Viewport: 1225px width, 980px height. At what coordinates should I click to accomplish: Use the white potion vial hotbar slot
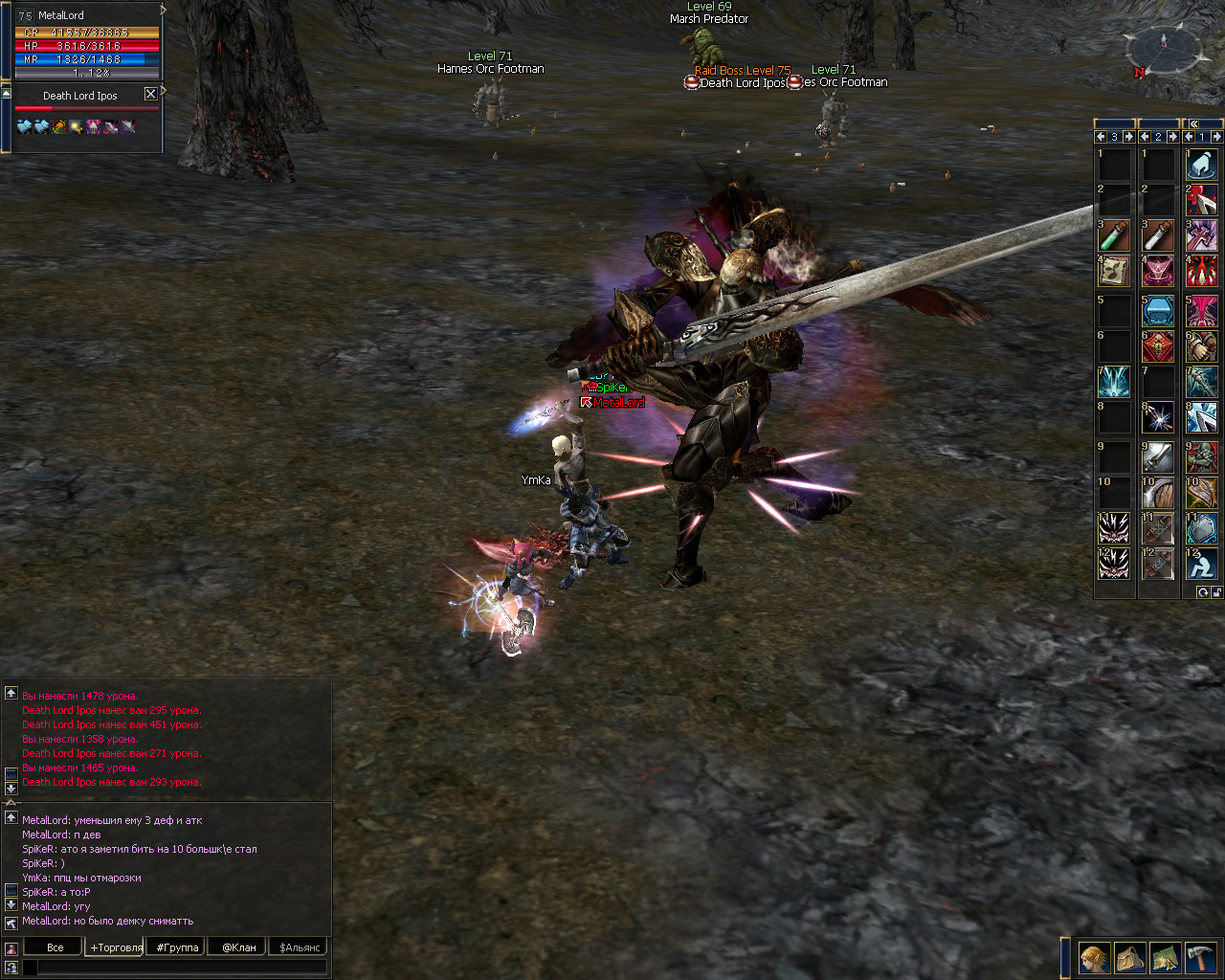(1157, 235)
